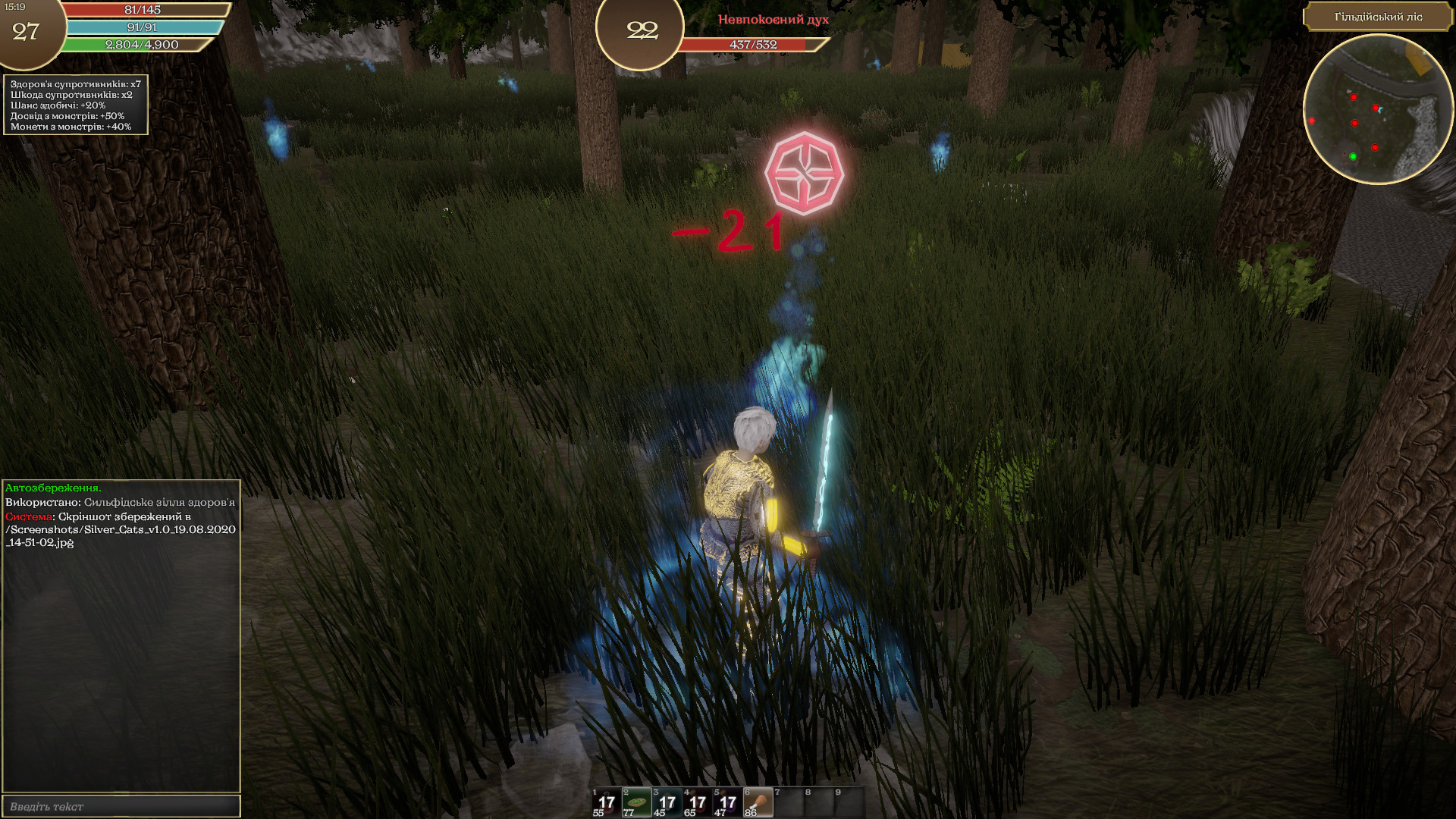Open the minimap in the top-right corner

click(x=1382, y=114)
